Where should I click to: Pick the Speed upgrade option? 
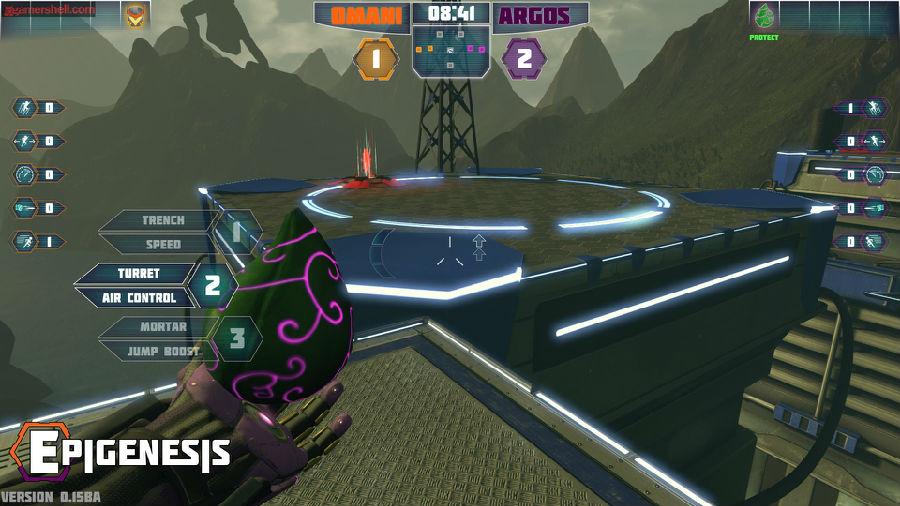[x=162, y=244]
